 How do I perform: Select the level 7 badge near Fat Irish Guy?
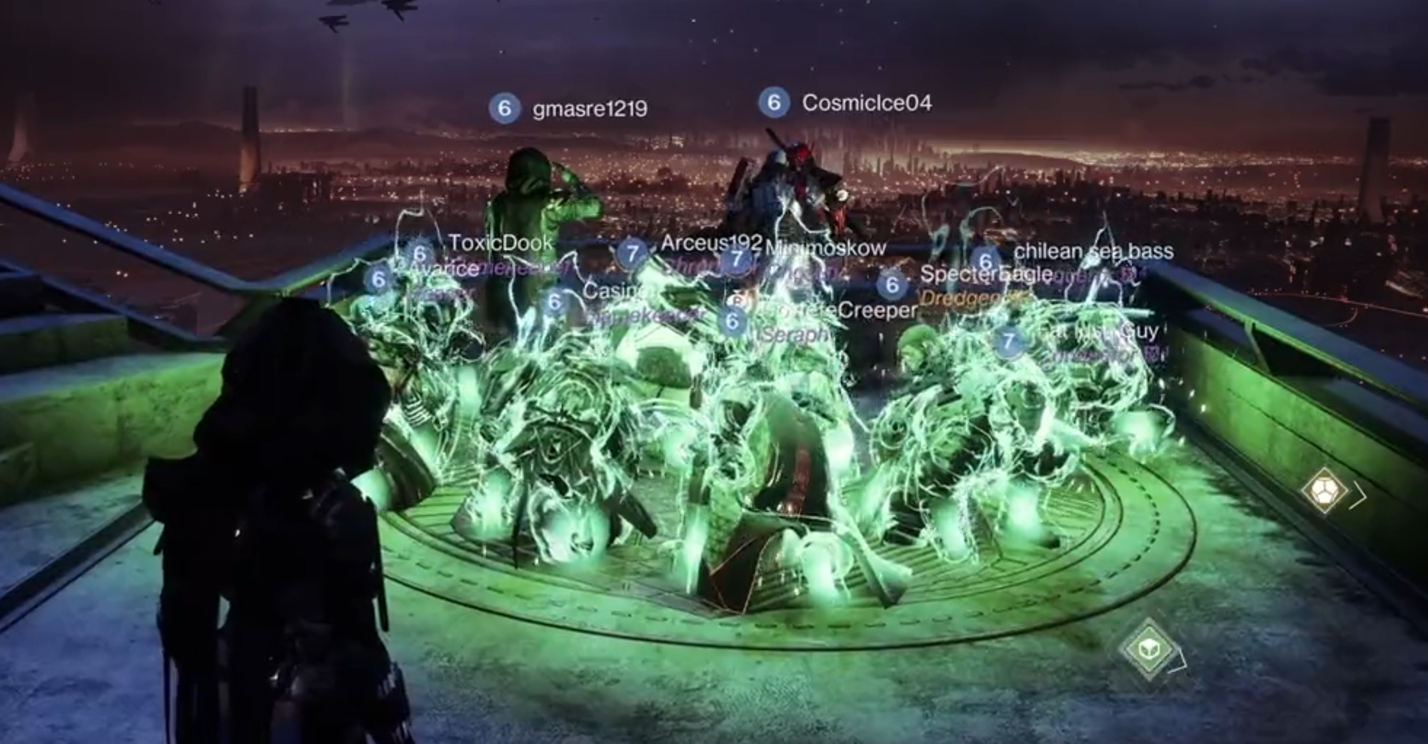[1007, 341]
